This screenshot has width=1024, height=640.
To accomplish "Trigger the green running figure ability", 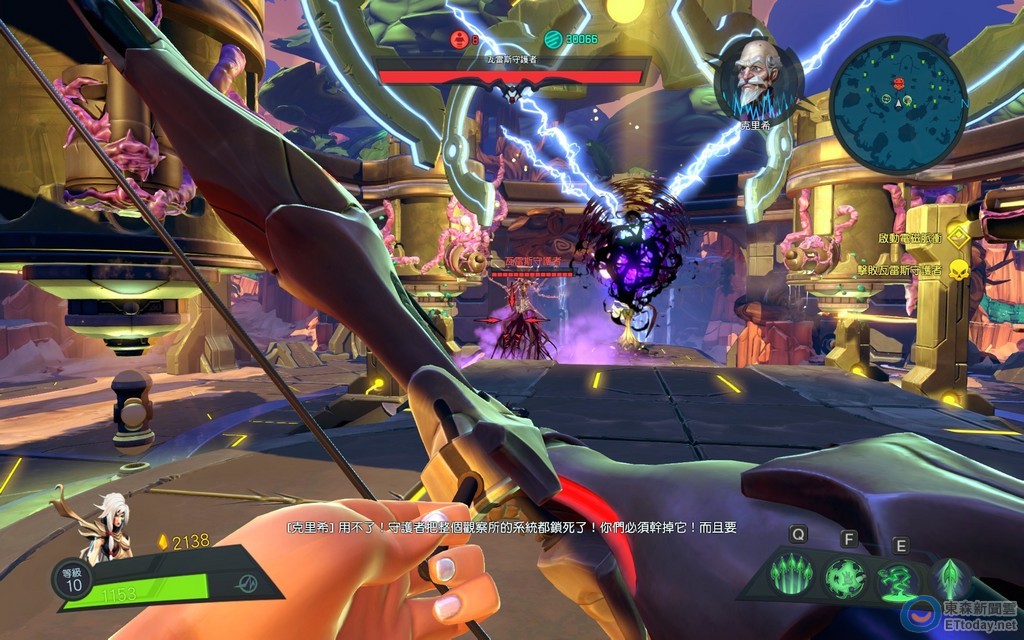I will tap(896, 580).
